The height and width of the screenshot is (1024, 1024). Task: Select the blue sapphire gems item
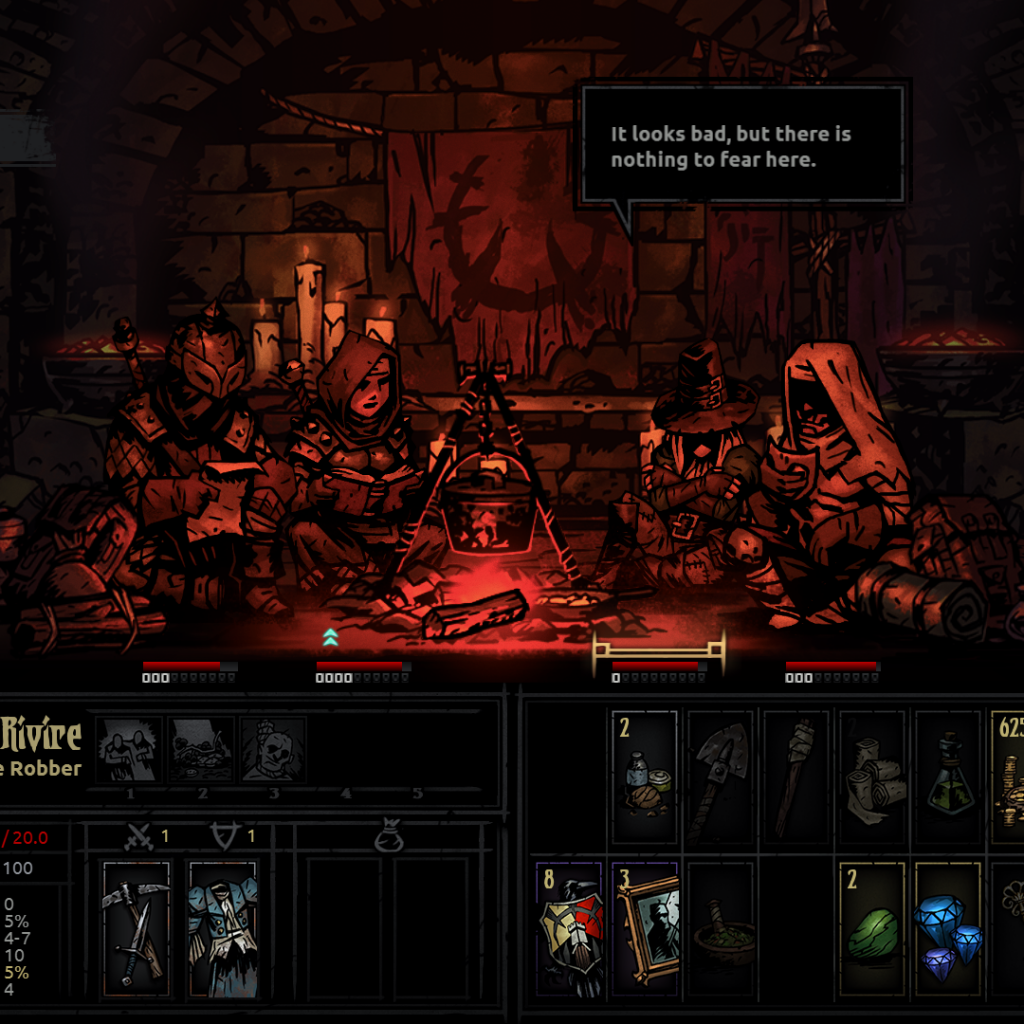click(948, 928)
